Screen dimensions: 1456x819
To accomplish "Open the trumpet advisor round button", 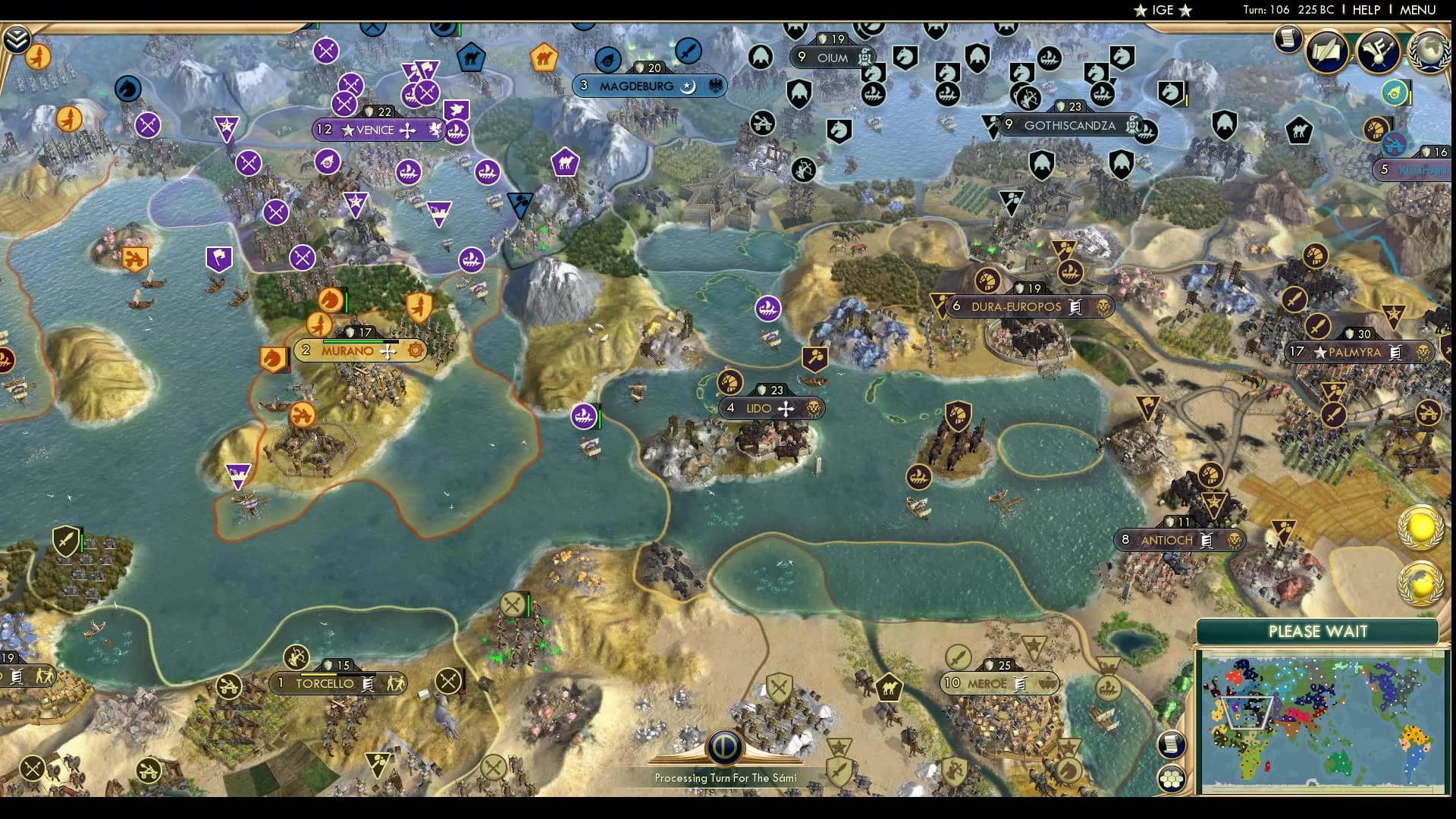I will [1378, 50].
